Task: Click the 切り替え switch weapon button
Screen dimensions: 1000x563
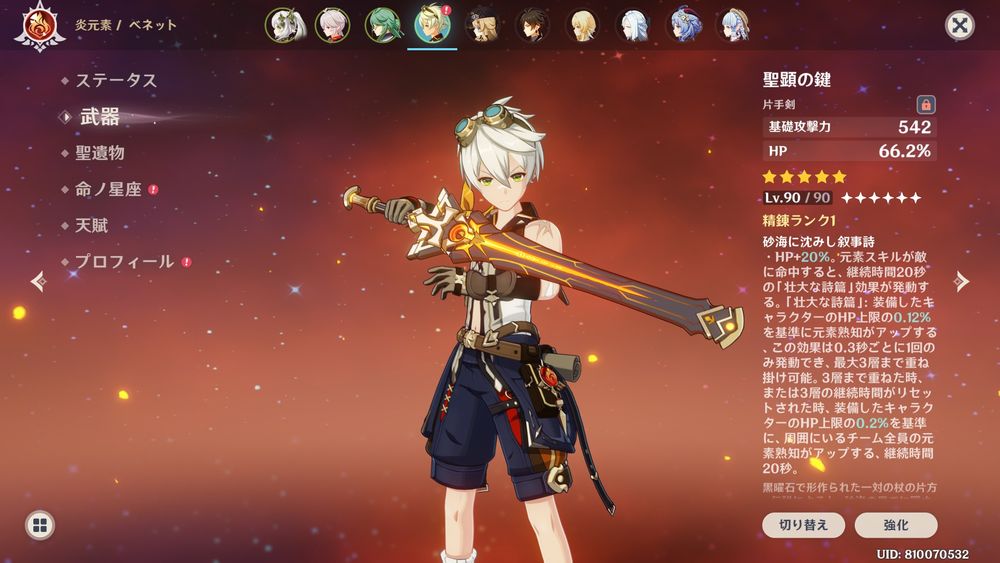Action: (804, 525)
